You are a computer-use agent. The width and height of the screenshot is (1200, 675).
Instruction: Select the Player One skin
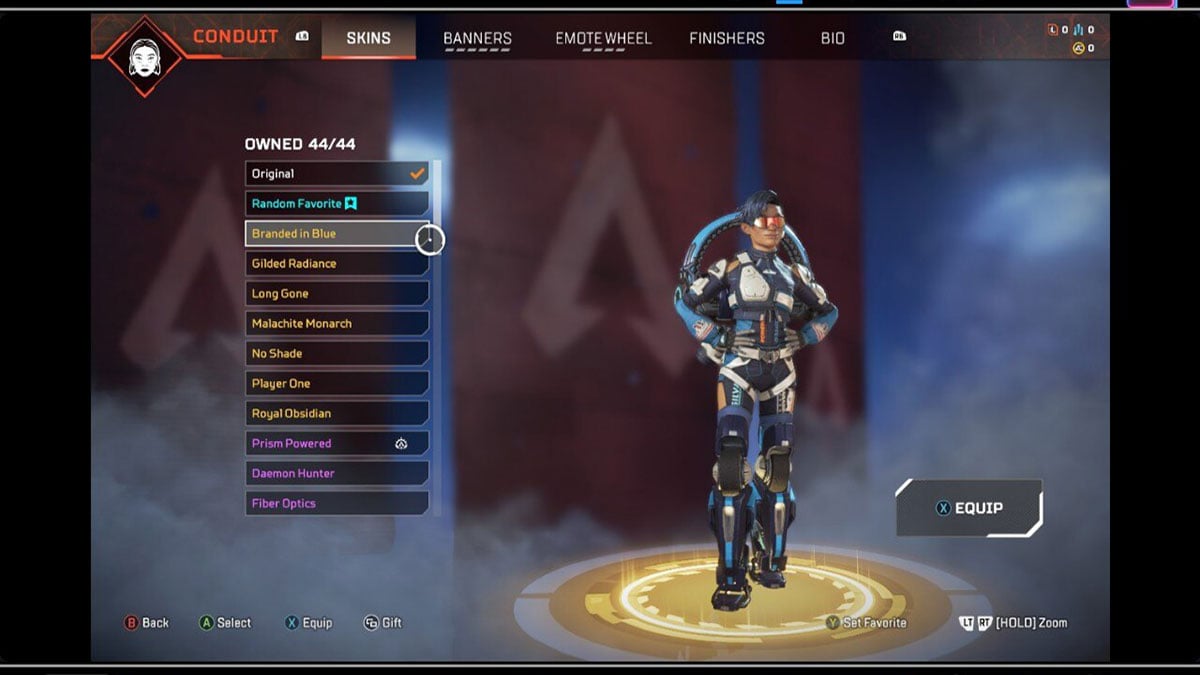(x=337, y=384)
